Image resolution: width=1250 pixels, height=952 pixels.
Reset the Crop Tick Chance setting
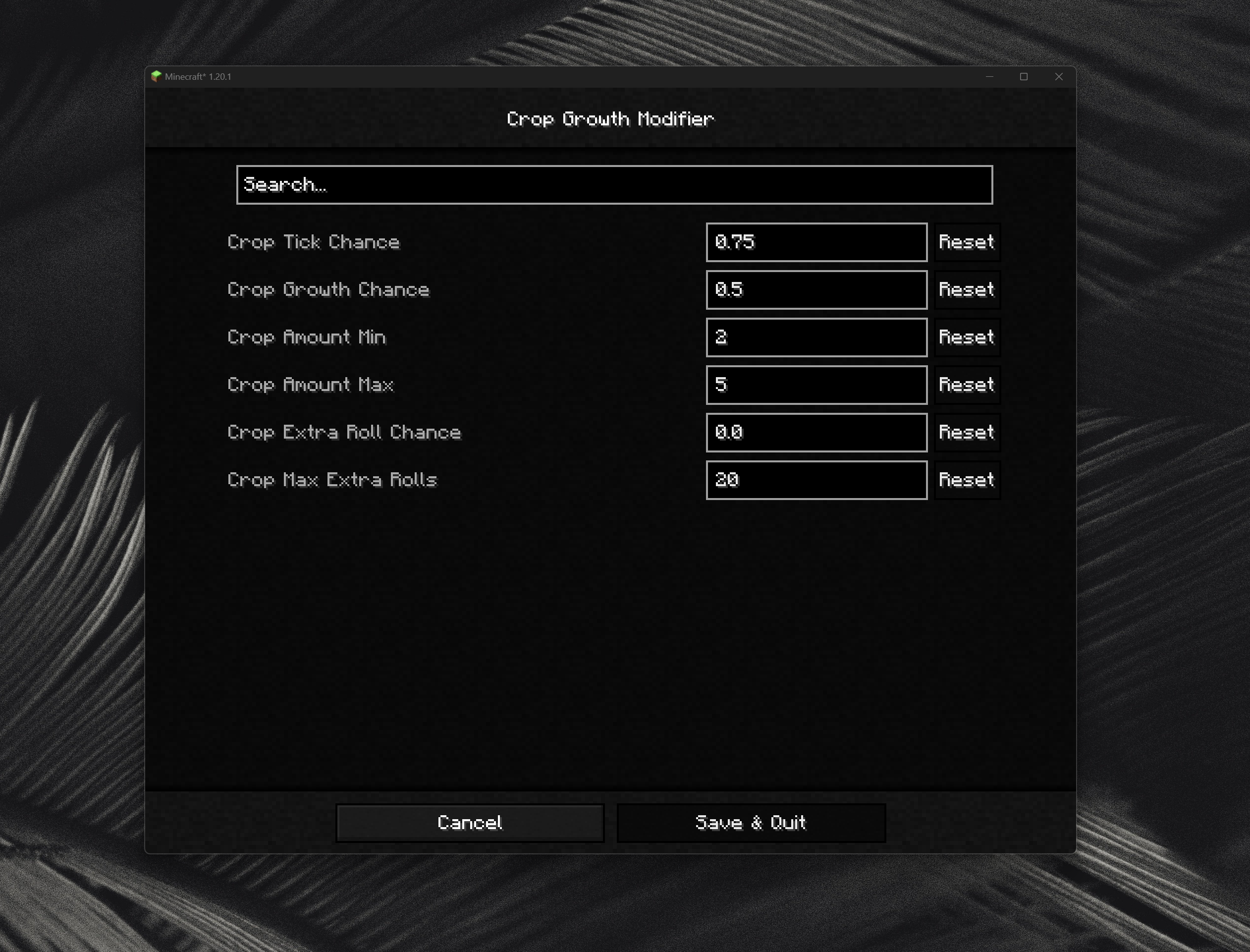pos(966,242)
